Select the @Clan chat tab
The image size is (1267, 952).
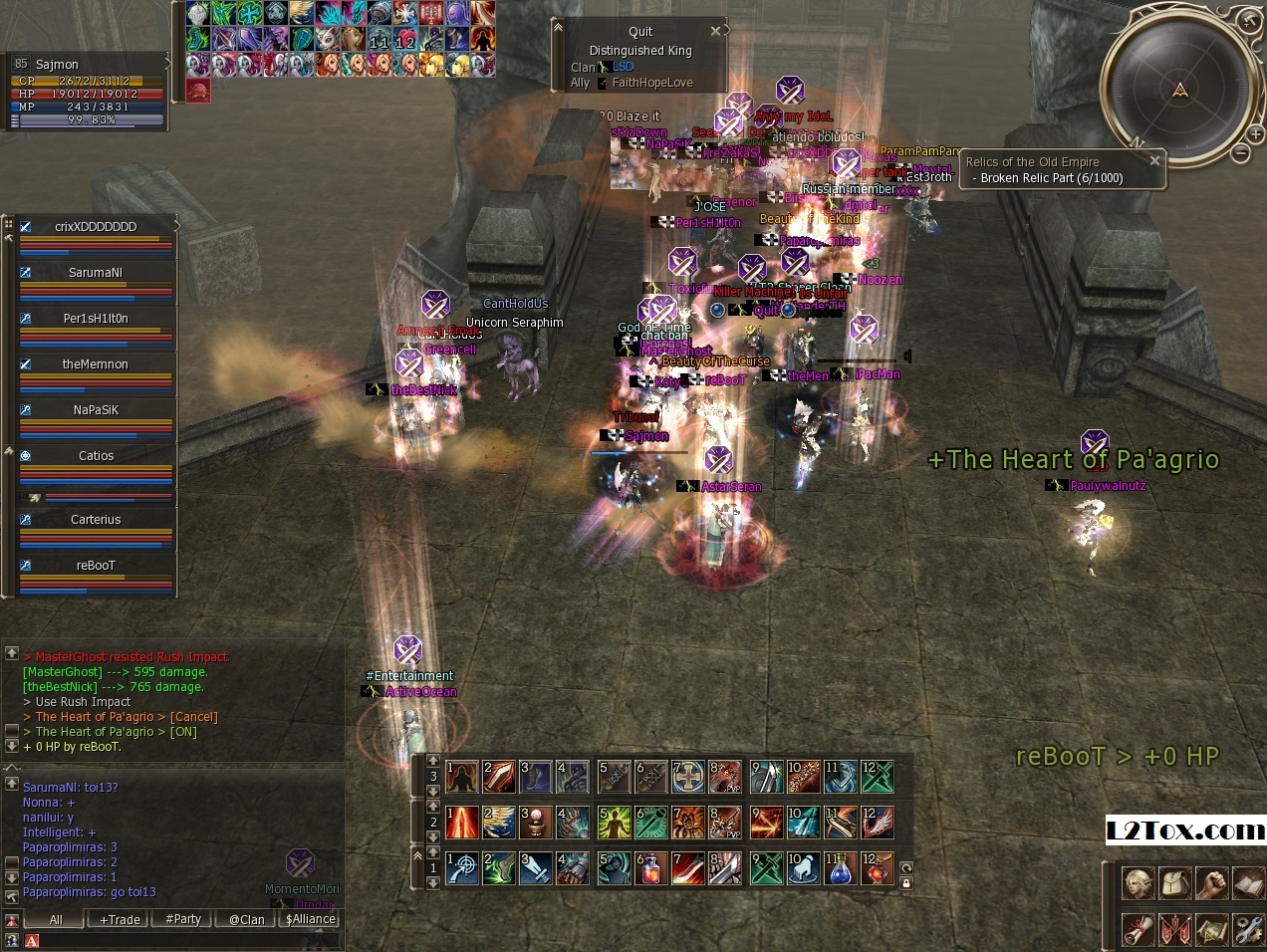[x=246, y=919]
